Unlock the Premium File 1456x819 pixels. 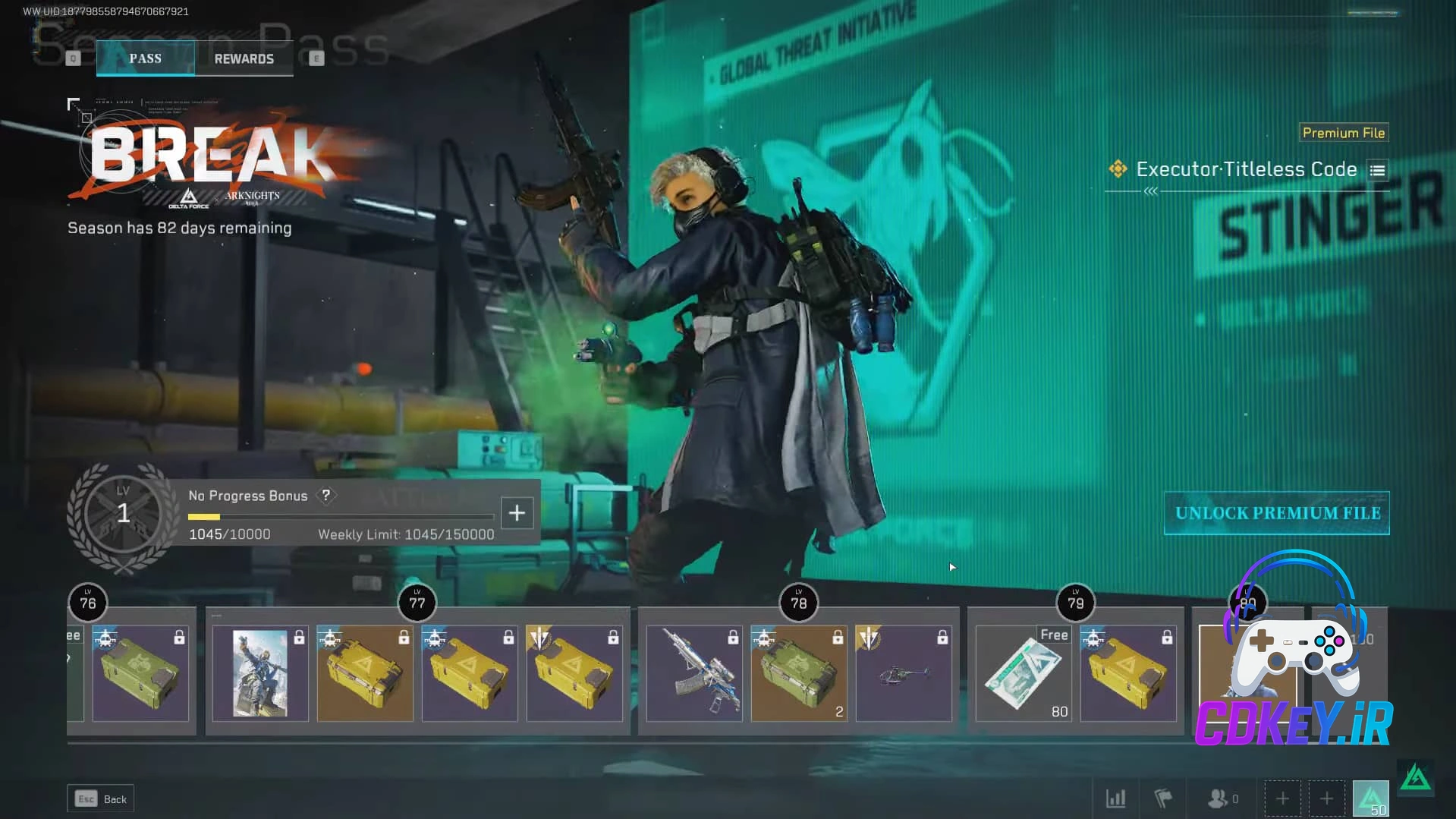click(1277, 513)
